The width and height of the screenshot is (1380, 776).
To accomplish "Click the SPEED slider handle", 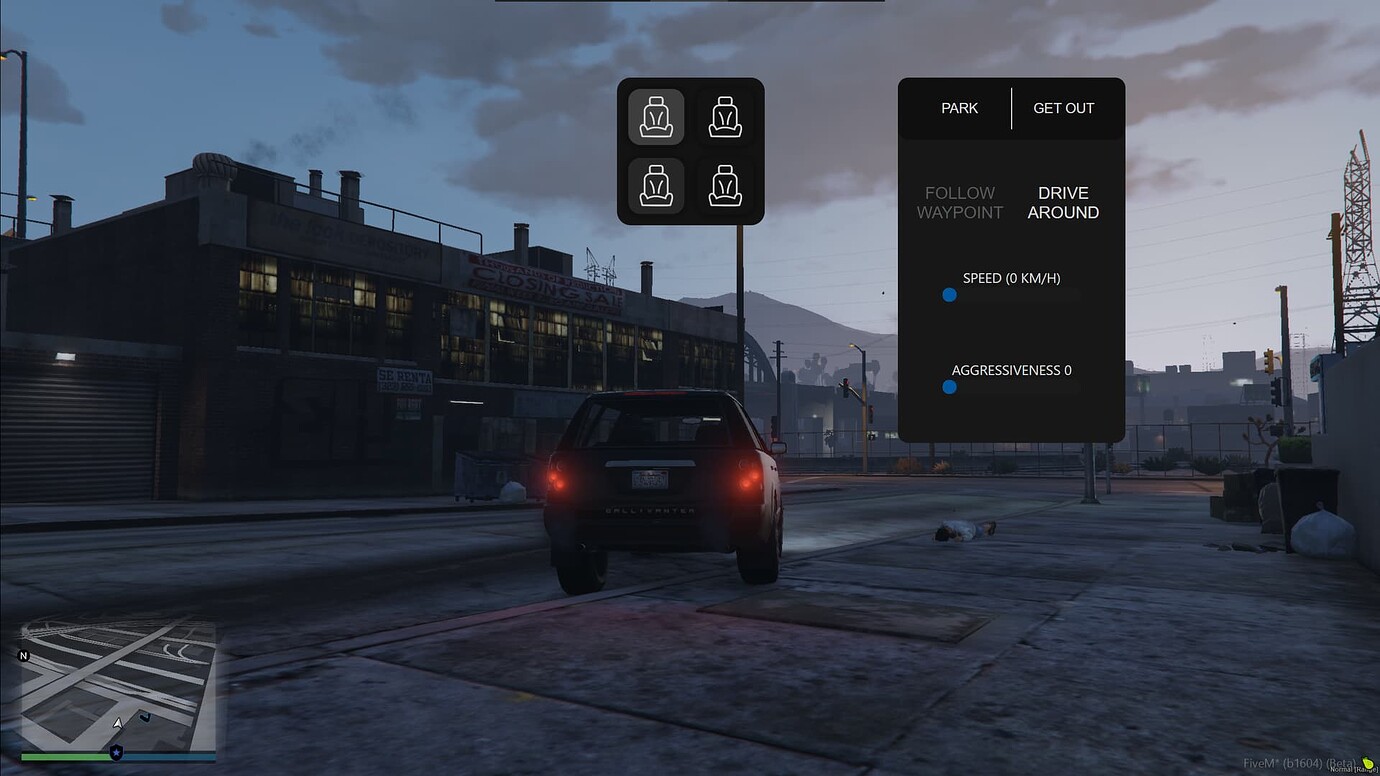I will 949,295.
